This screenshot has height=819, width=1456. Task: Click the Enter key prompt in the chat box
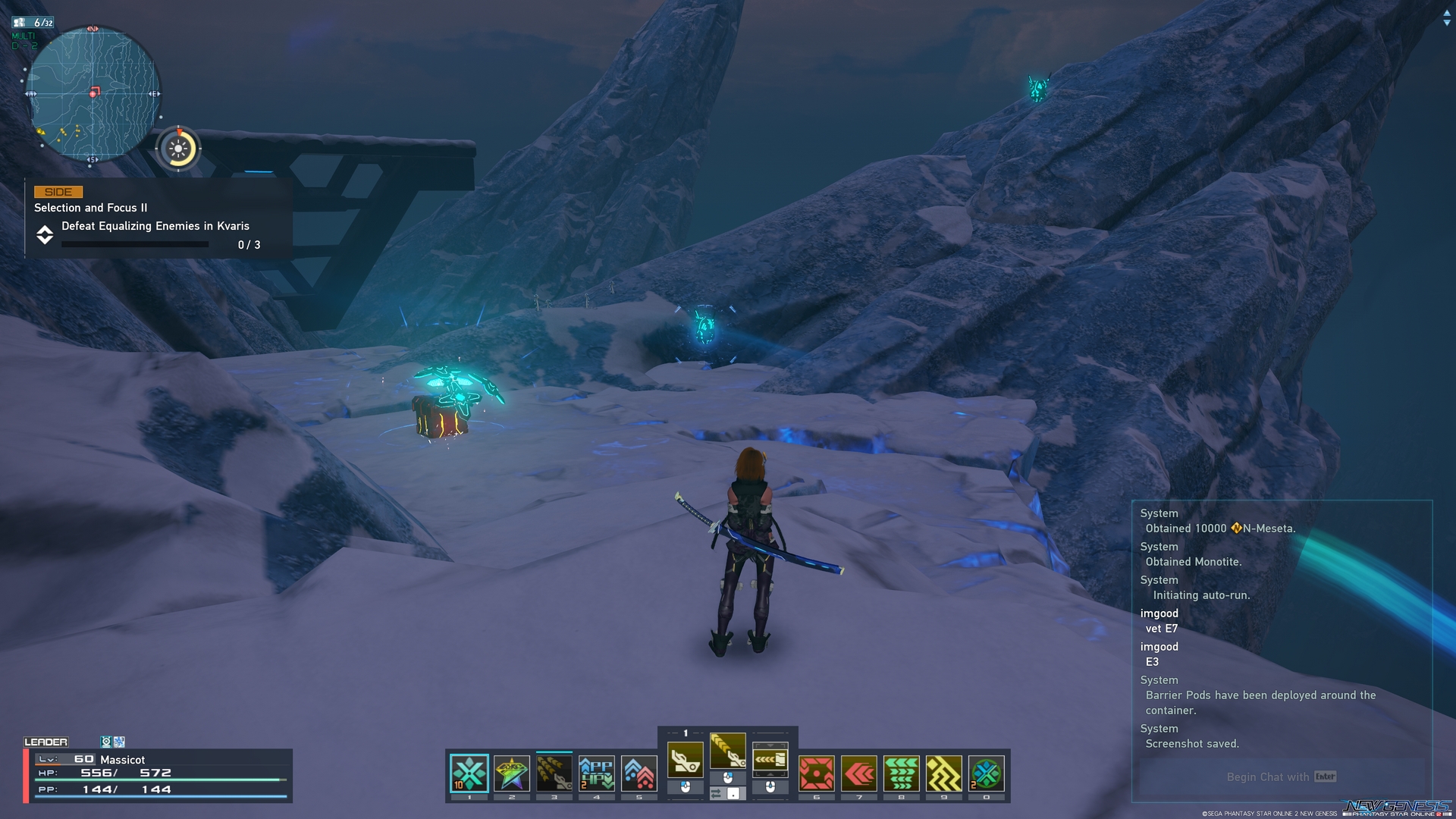tap(1324, 777)
